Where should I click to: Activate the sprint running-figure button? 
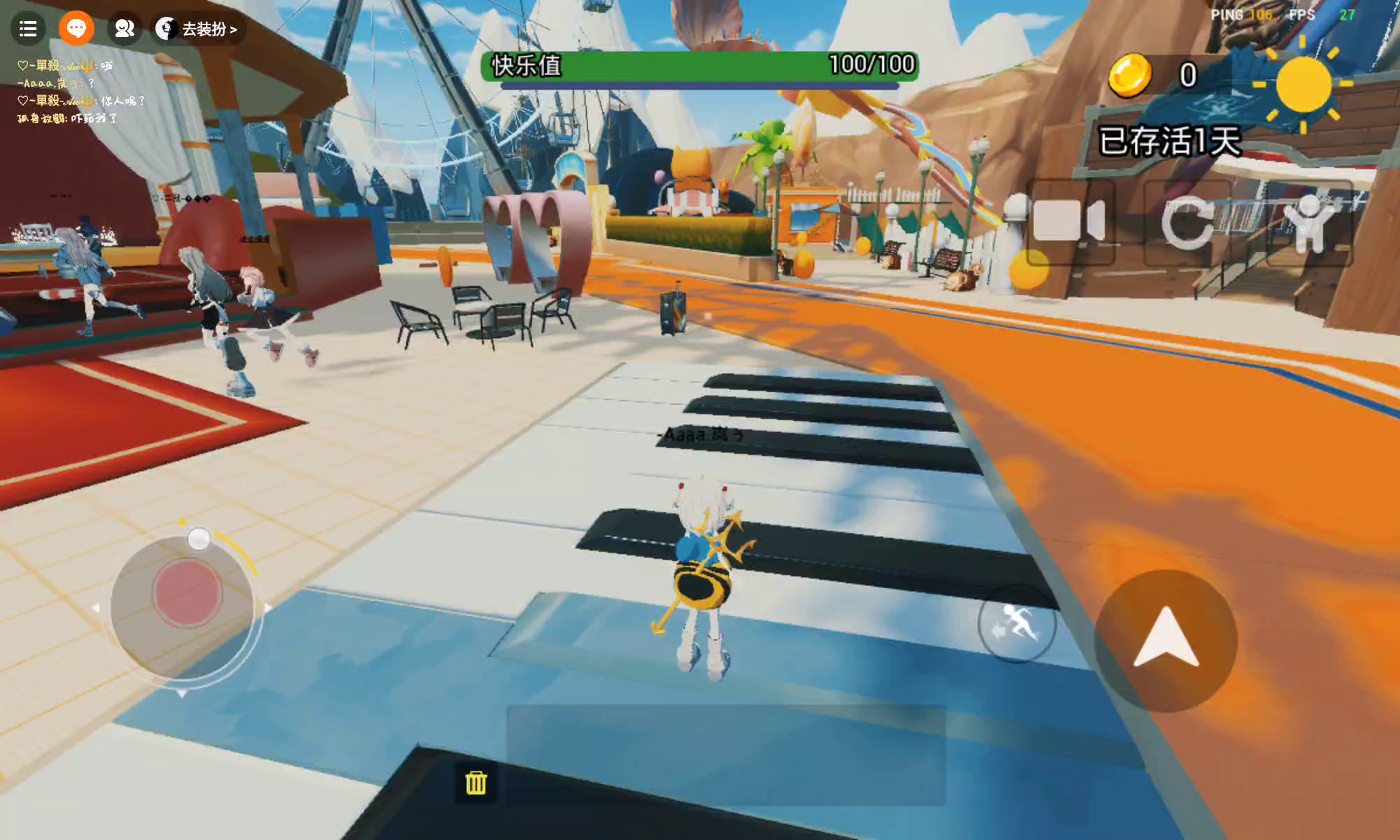pos(1016,623)
